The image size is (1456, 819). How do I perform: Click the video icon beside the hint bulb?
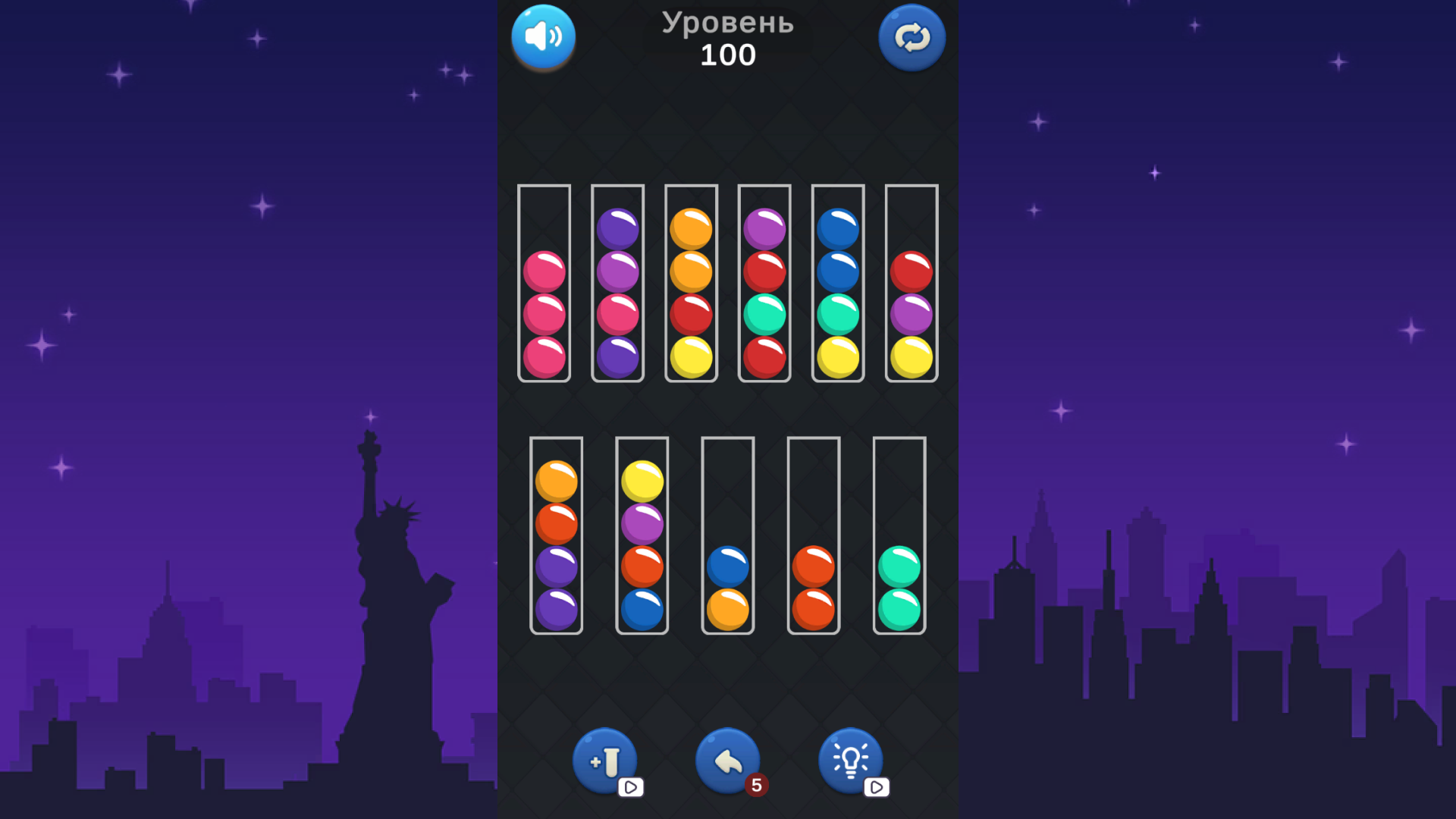click(877, 788)
